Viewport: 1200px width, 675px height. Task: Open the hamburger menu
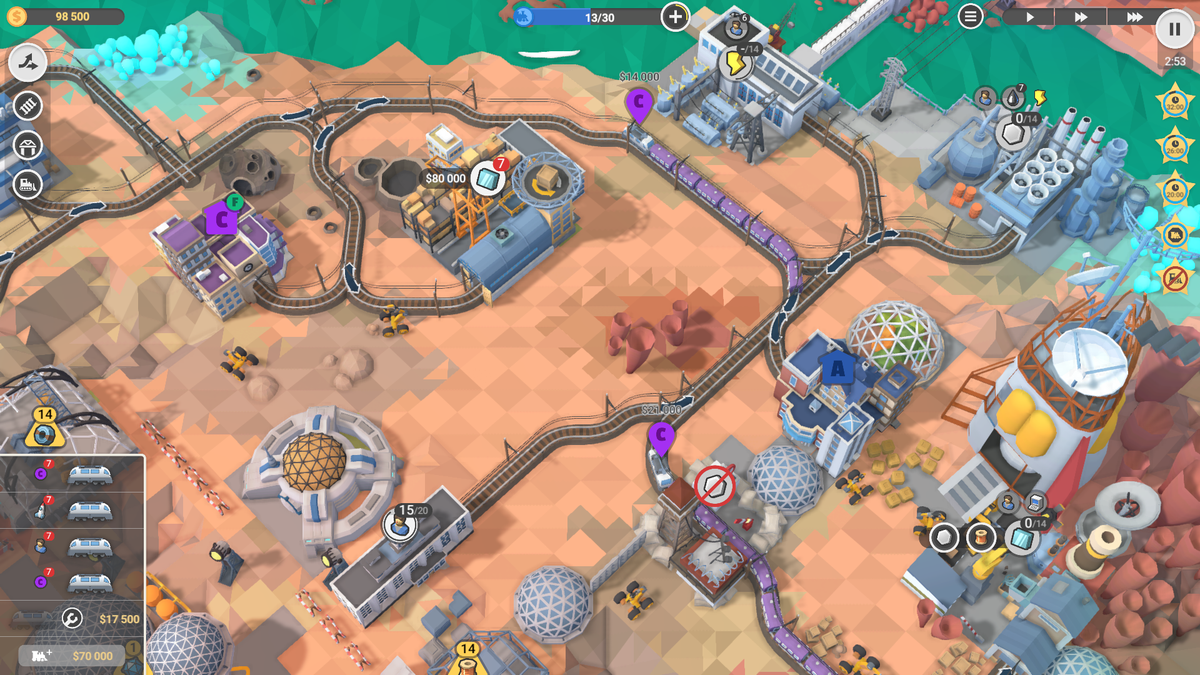click(970, 16)
